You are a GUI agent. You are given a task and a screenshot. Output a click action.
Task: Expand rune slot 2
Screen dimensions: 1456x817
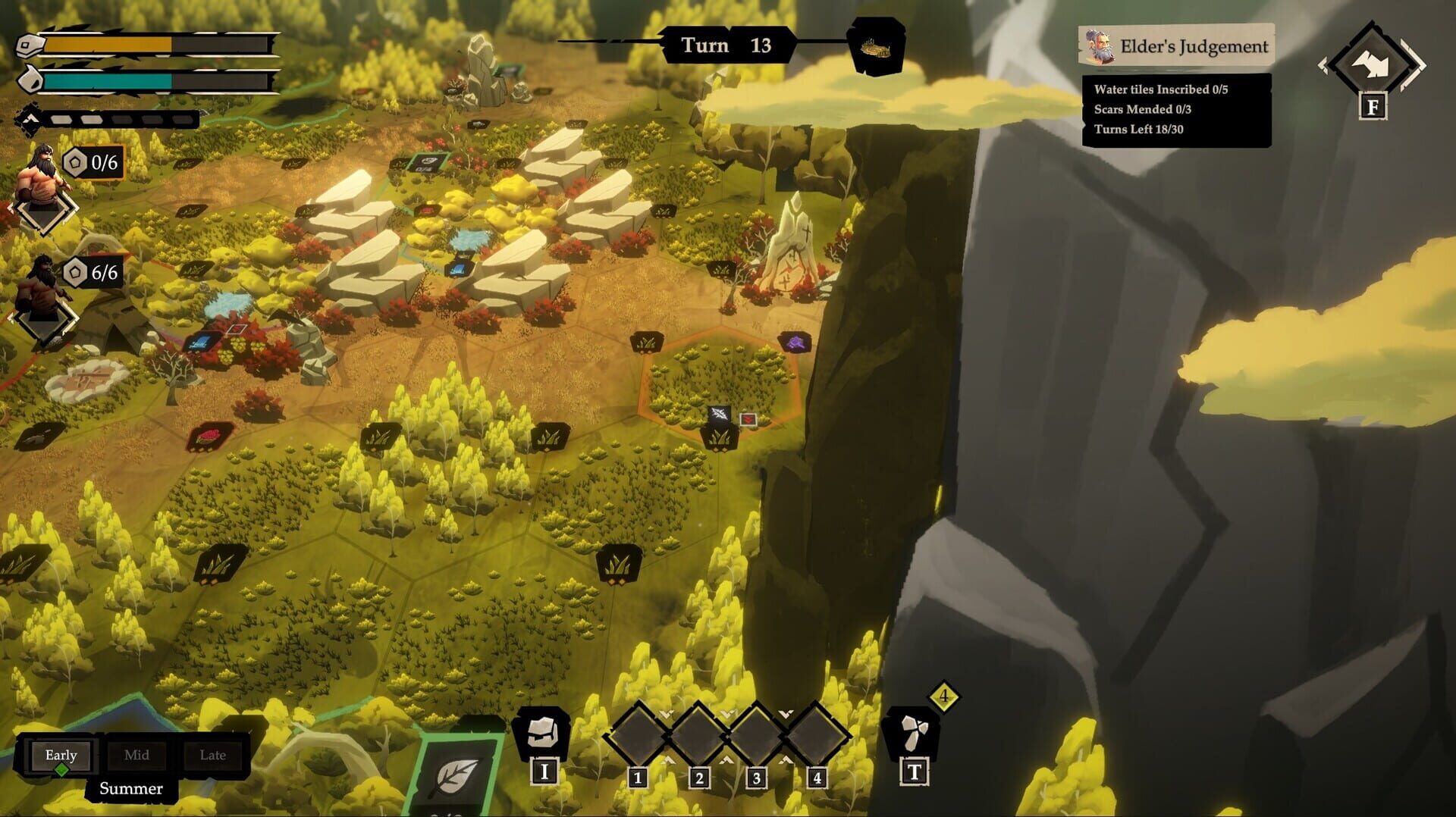pos(698,734)
